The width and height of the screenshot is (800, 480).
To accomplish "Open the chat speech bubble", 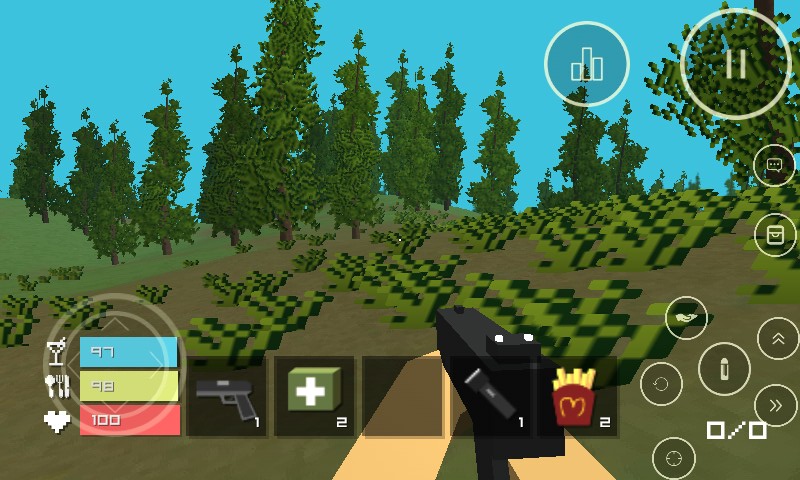I will coord(774,165).
